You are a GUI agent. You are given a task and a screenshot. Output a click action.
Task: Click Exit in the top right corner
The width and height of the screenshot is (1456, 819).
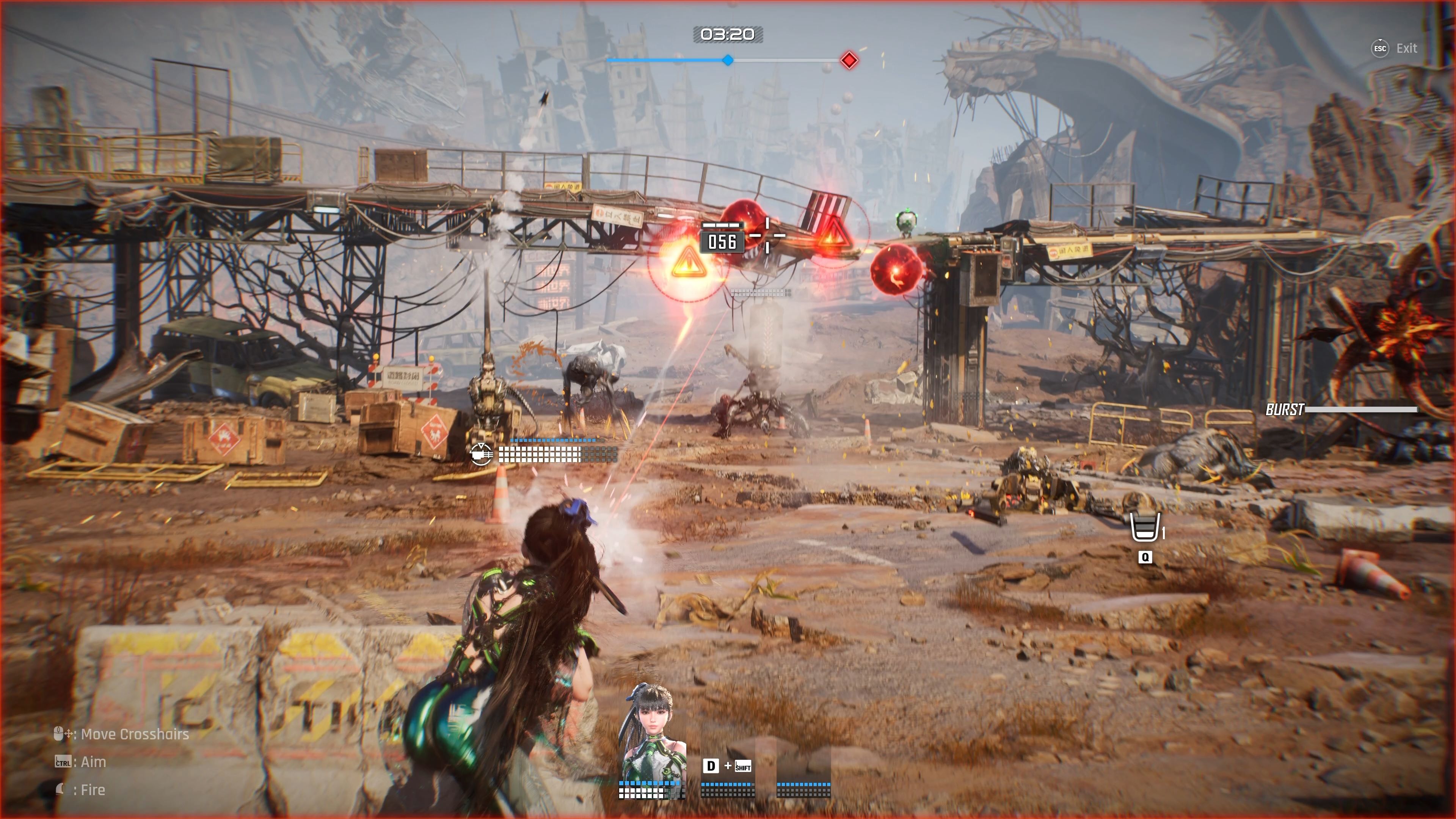(1407, 49)
